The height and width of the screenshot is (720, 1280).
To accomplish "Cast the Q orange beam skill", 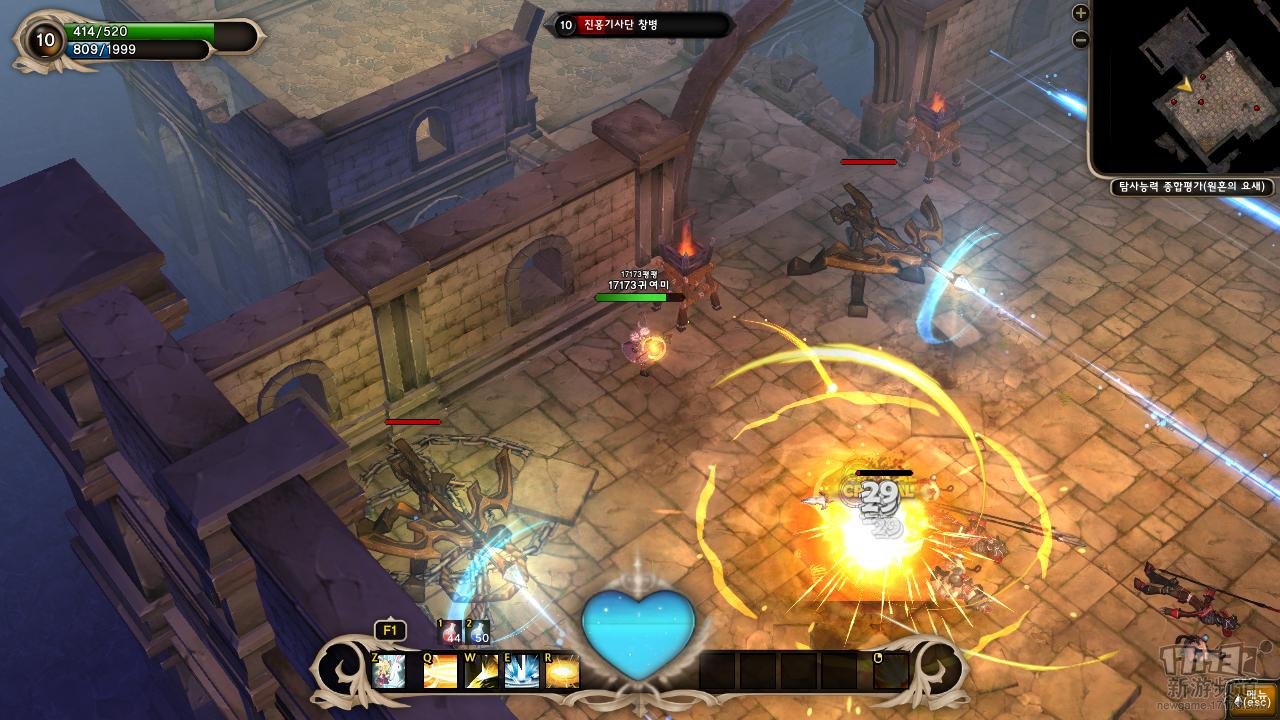I will [440, 670].
